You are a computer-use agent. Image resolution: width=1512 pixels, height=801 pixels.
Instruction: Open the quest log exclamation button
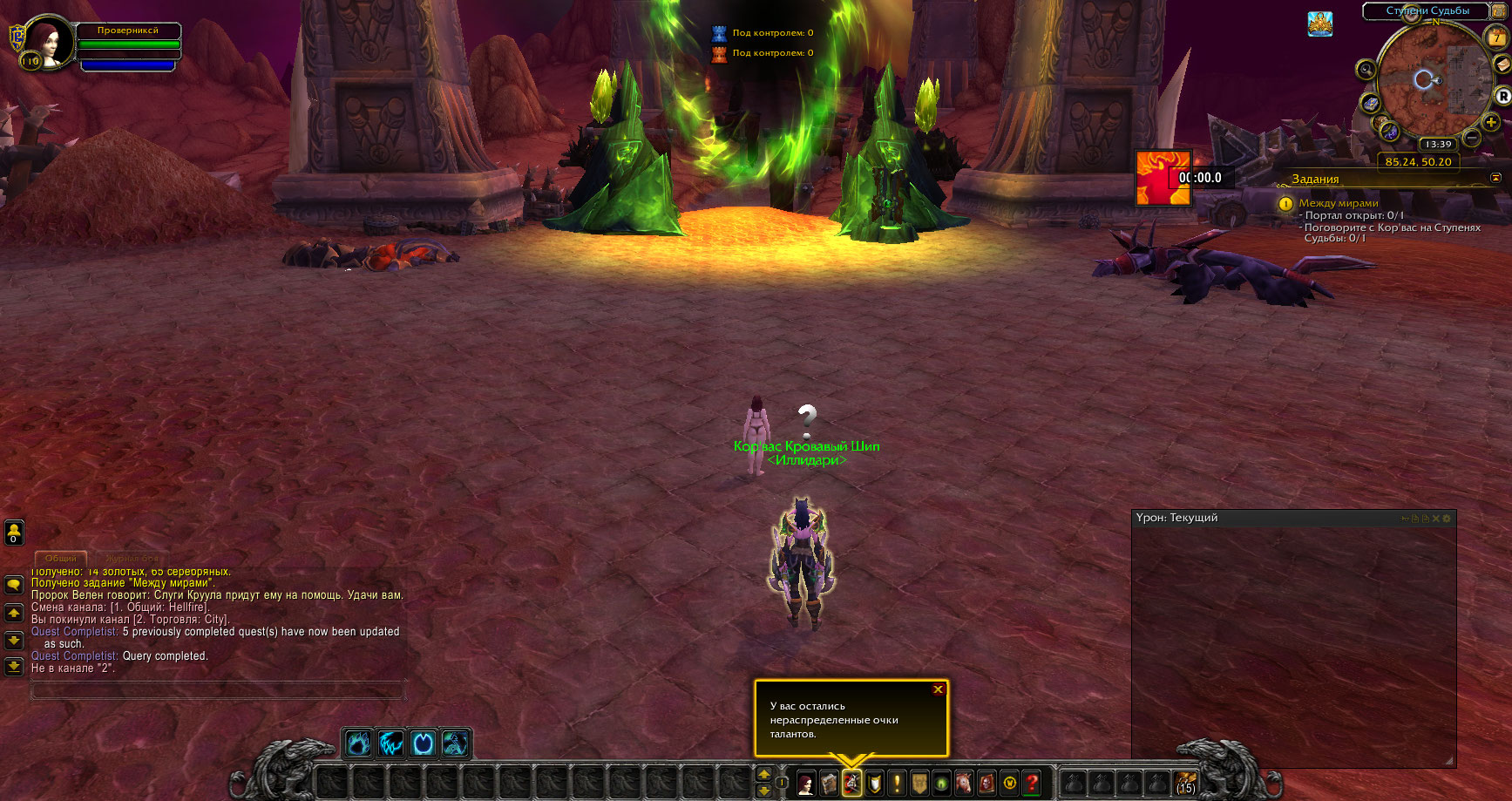pos(897,783)
